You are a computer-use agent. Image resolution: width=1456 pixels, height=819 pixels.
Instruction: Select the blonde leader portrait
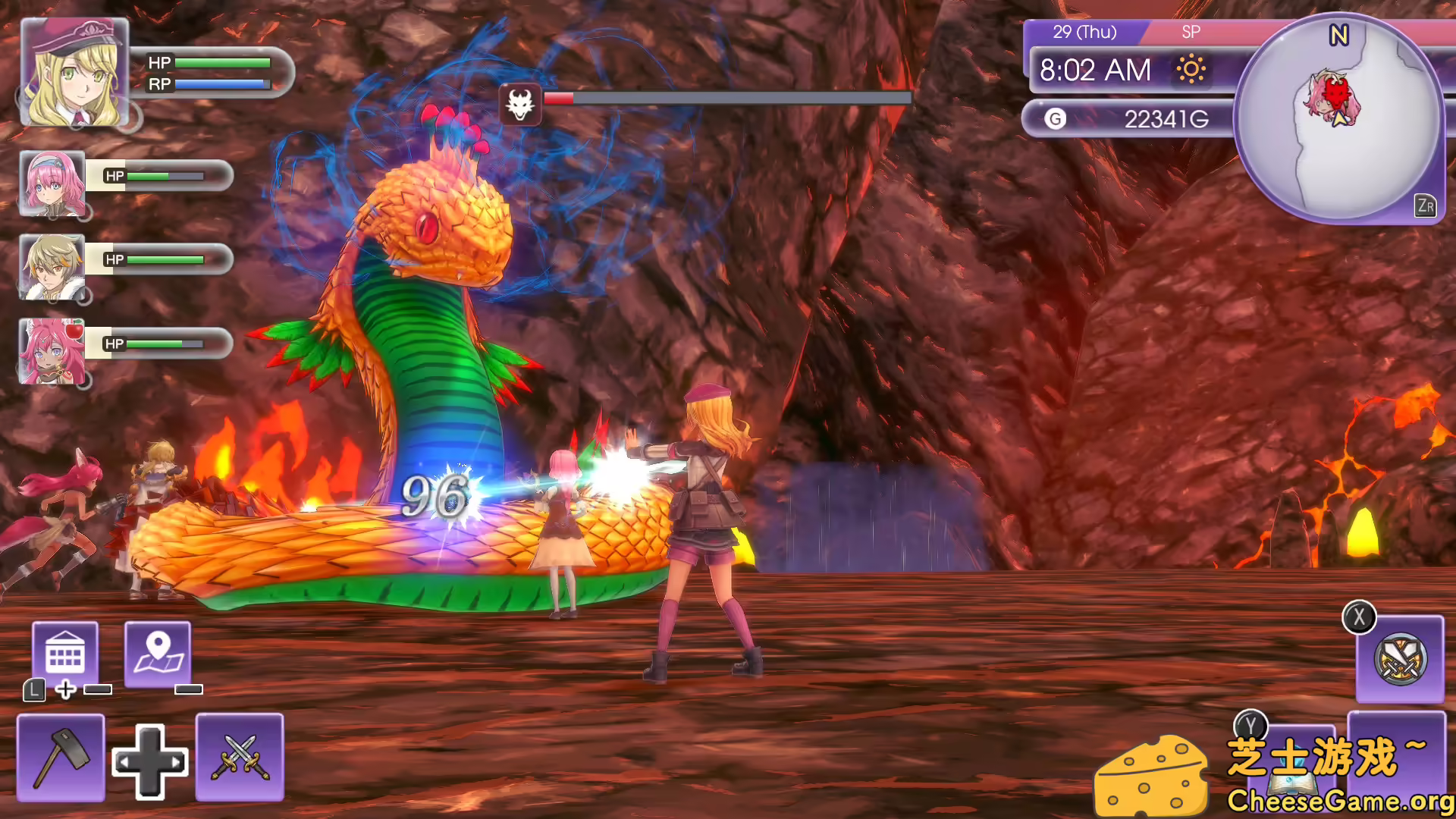[74, 73]
